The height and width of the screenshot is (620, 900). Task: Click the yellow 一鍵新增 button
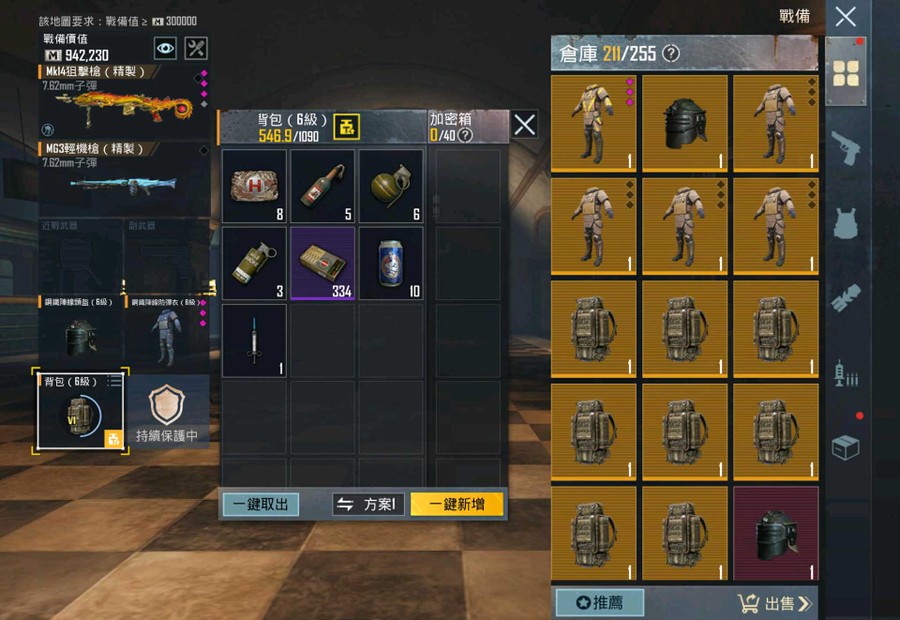pyautogui.click(x=456, y=504)
